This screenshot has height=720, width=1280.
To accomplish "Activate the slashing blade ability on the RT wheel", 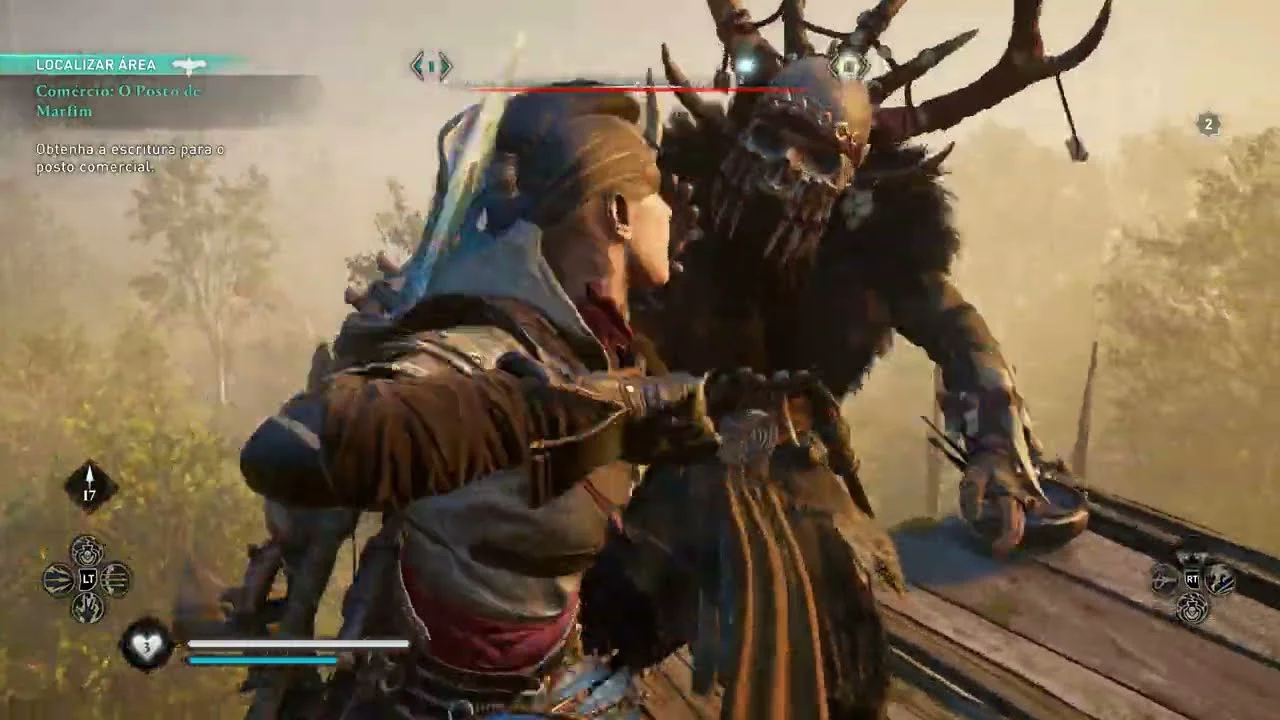I will click(x=1220, y=579).
